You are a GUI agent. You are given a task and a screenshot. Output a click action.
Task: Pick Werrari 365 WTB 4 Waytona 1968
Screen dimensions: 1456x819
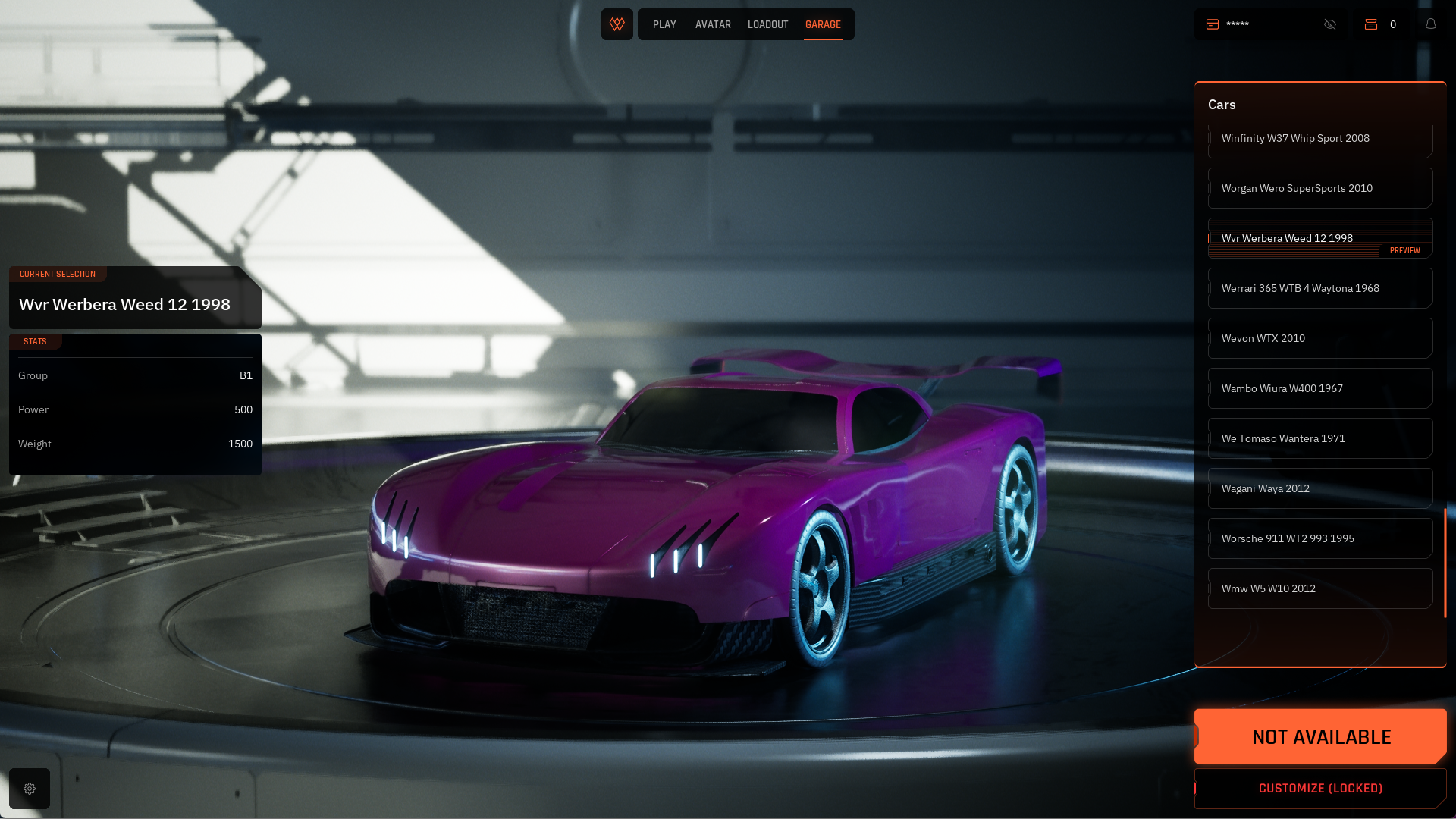pyautogui.click(x=1319, y=288)
